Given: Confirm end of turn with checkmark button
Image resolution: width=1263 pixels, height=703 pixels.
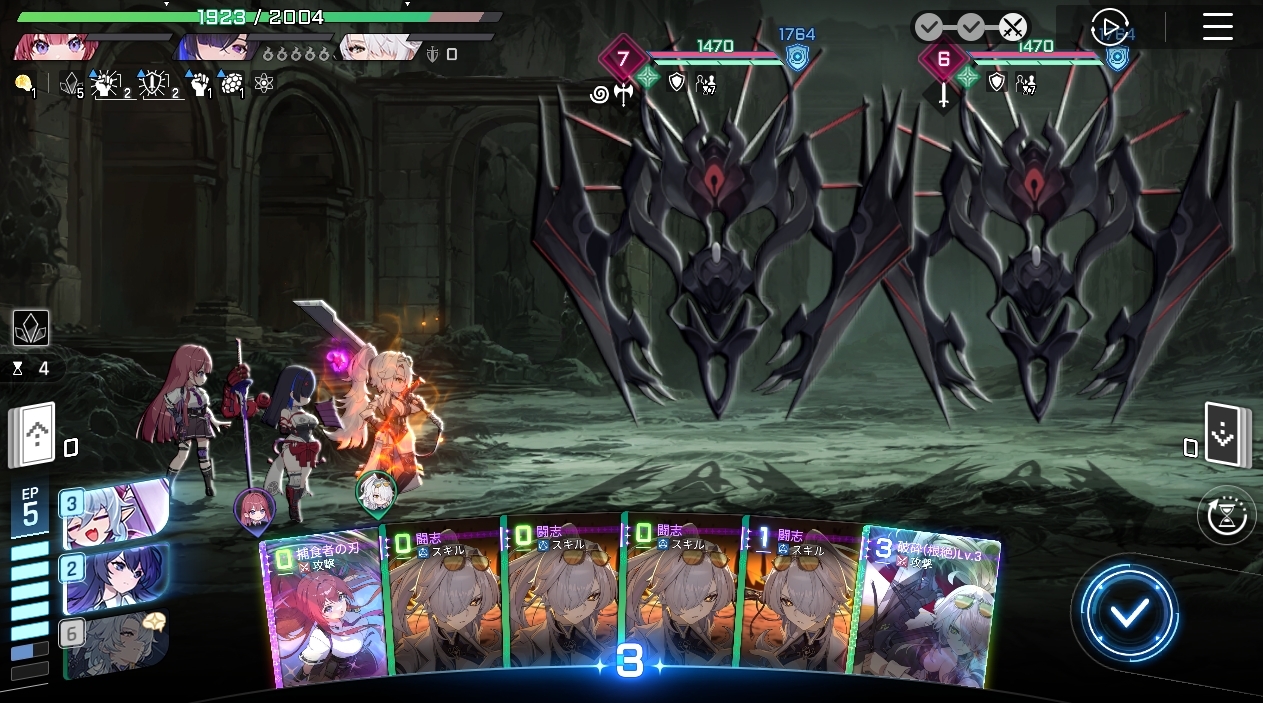Looking at the screenshot, I should click(x=1128, y=613).
